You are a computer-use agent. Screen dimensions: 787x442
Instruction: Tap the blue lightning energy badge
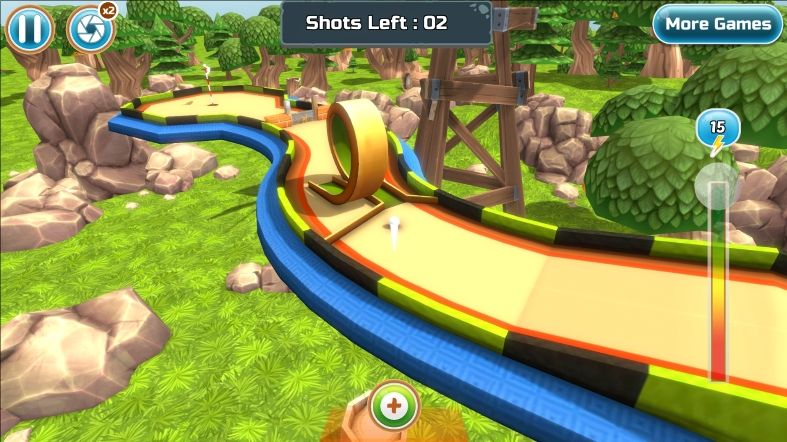(x=718, y=130)
